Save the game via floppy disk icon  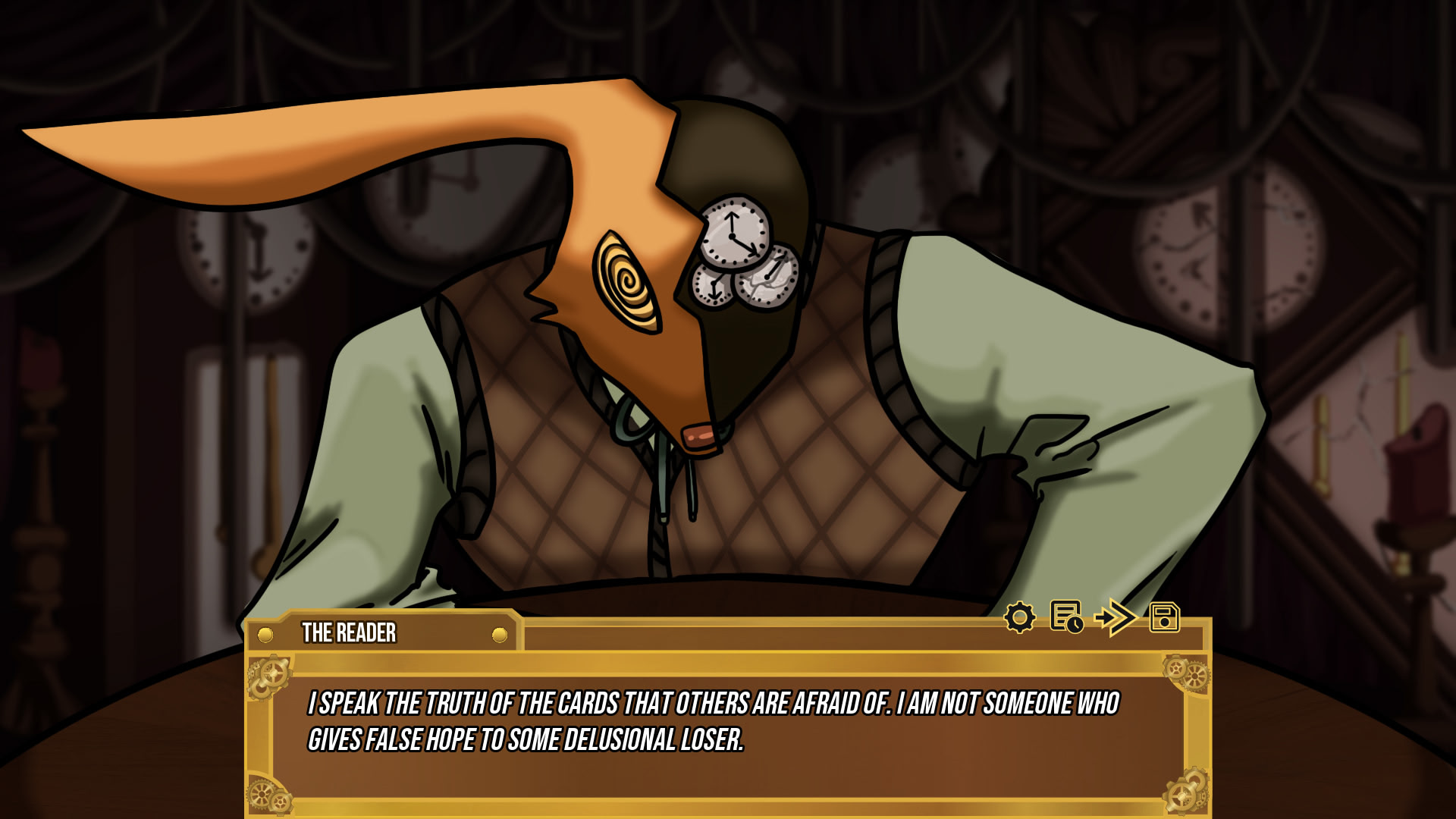click(1164, 617)
